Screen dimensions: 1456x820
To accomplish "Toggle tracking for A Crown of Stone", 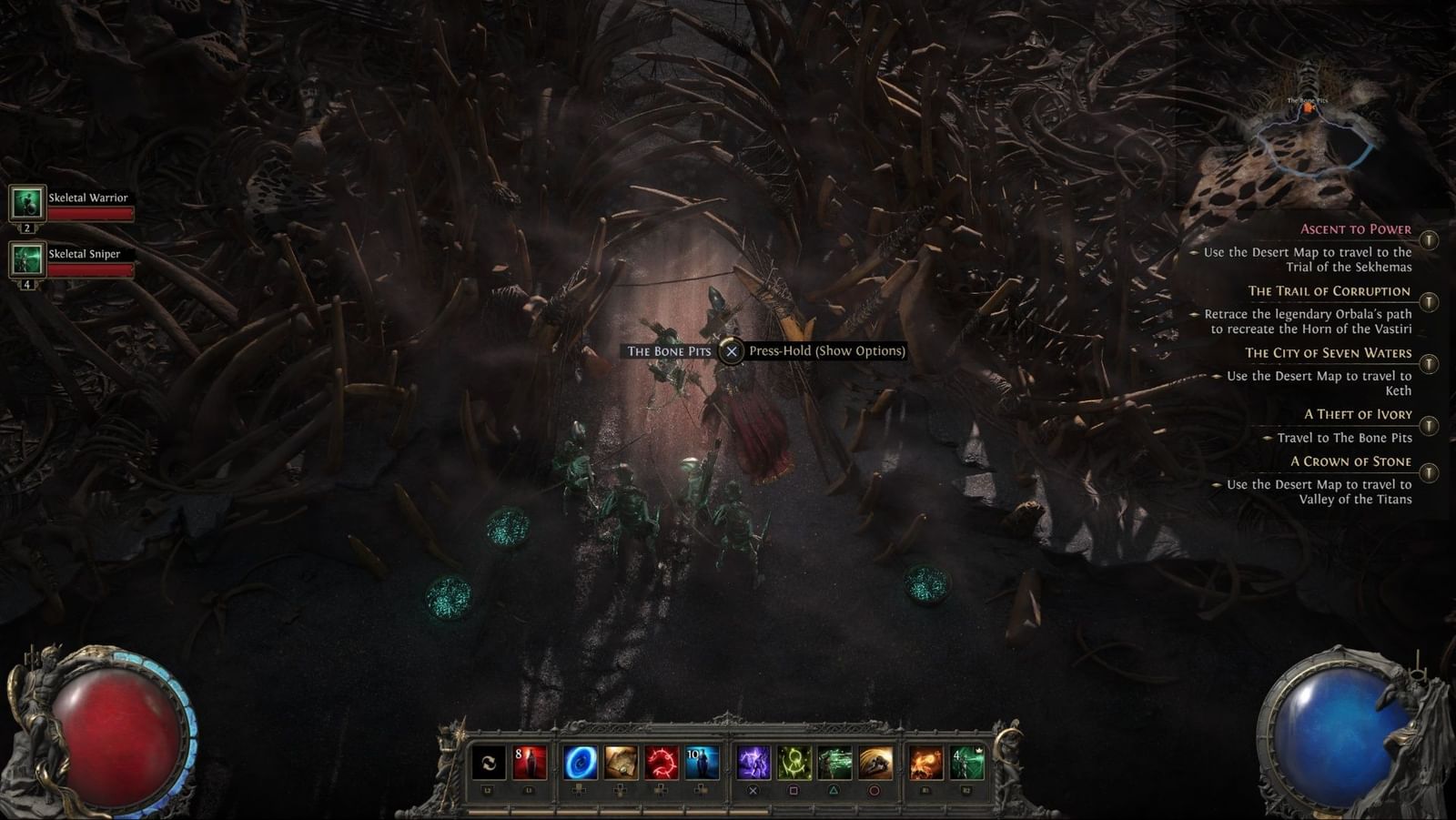I will point(1429,472).
